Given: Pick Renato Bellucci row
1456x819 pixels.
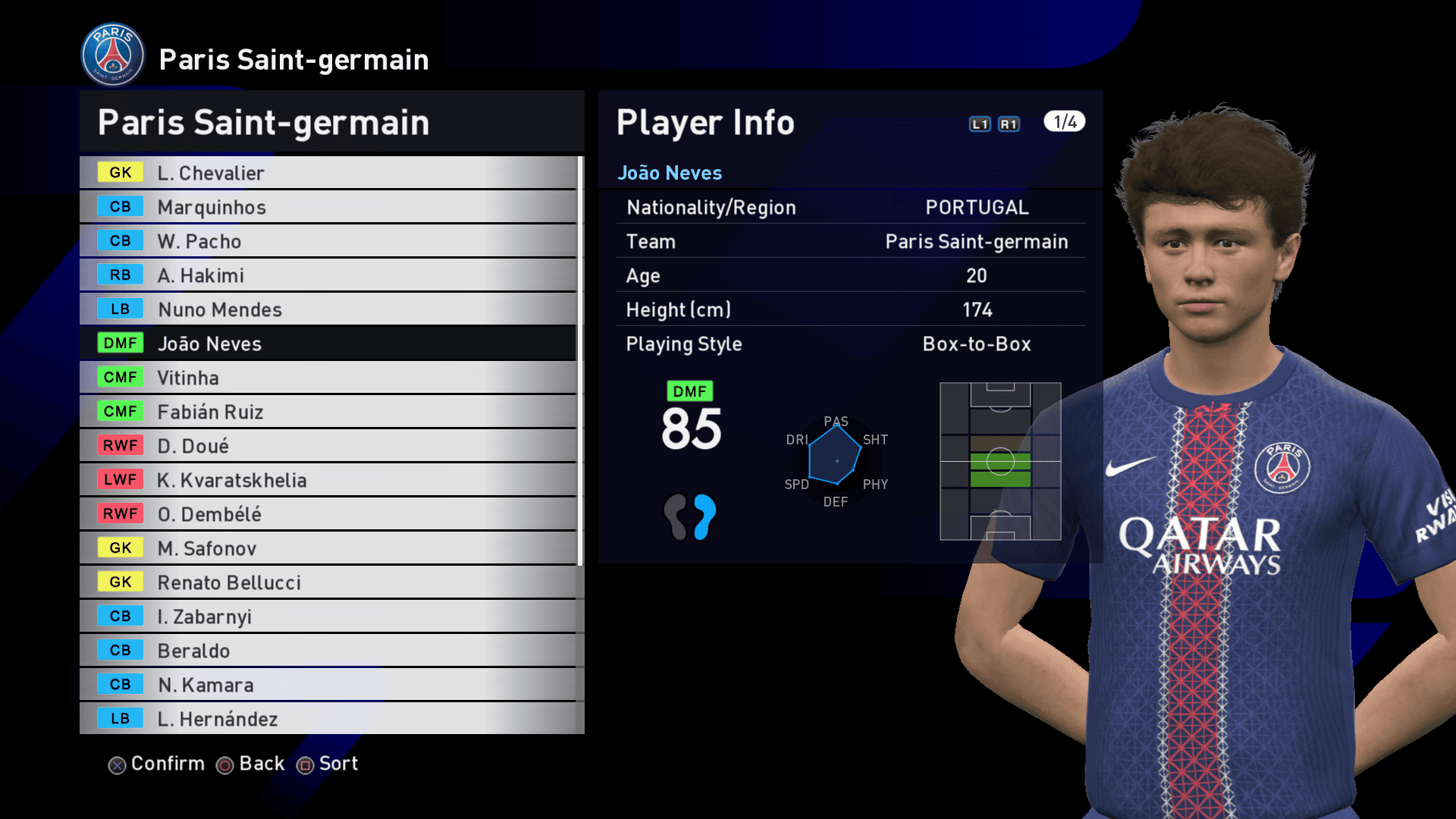Looking at the screenshot, I should pos(328,582).
